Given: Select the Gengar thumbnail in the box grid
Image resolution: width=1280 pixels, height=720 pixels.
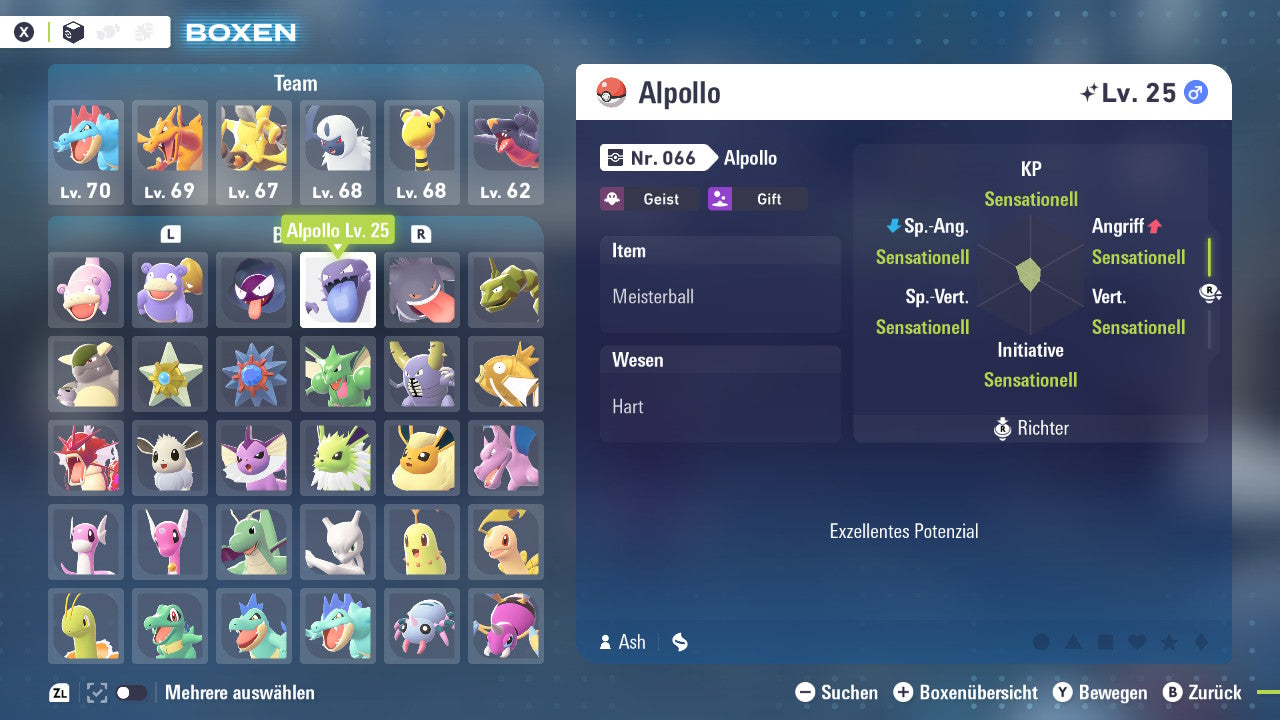Looking at the screenshot, I should click(x=422, y=290).
